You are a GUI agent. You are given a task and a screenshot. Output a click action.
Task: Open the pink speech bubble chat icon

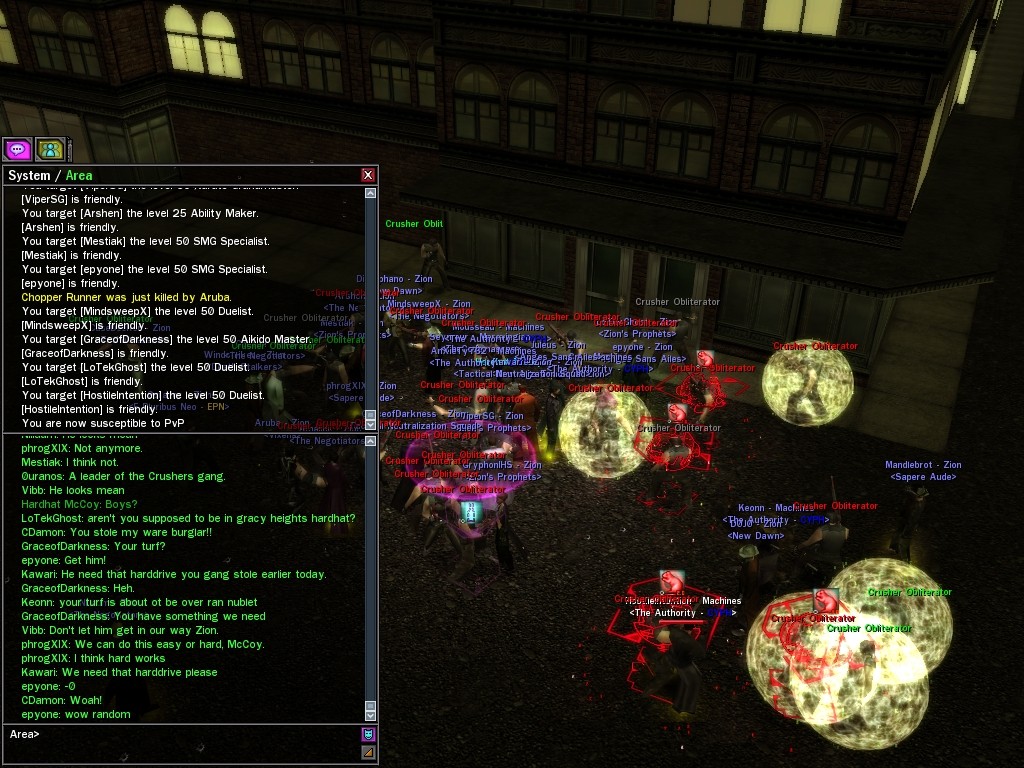click(17, 150)
